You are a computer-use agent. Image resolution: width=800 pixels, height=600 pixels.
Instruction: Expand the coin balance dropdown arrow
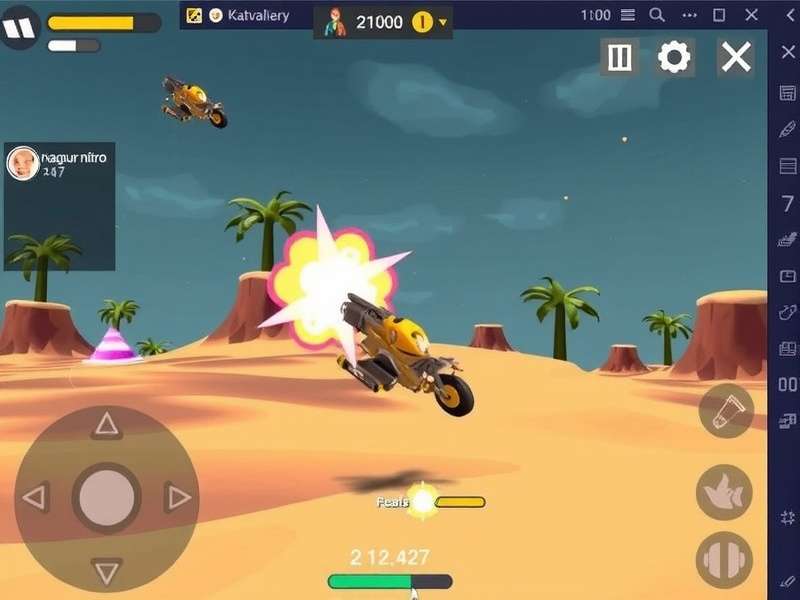[444, 22]
